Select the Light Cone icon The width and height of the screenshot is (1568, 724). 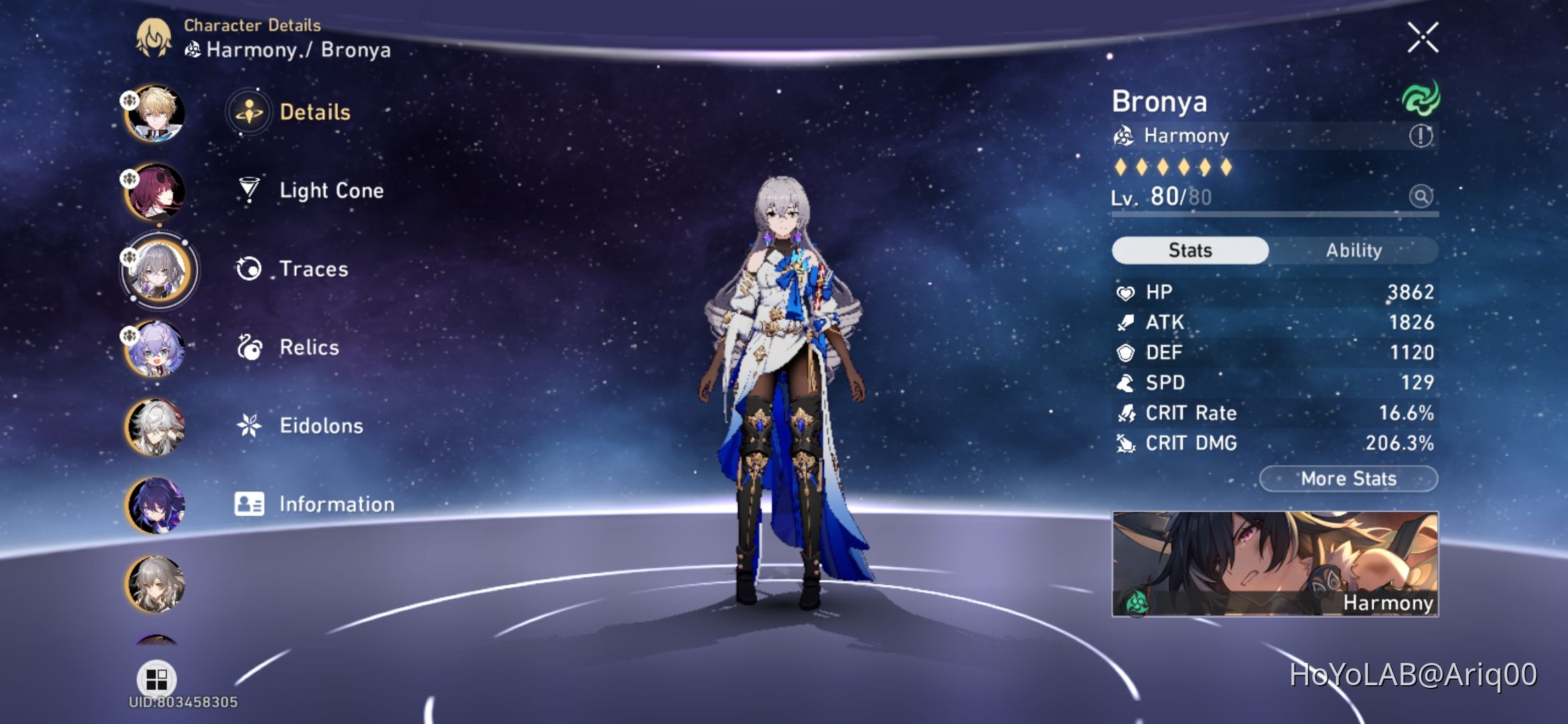click(x=249, y=190)
